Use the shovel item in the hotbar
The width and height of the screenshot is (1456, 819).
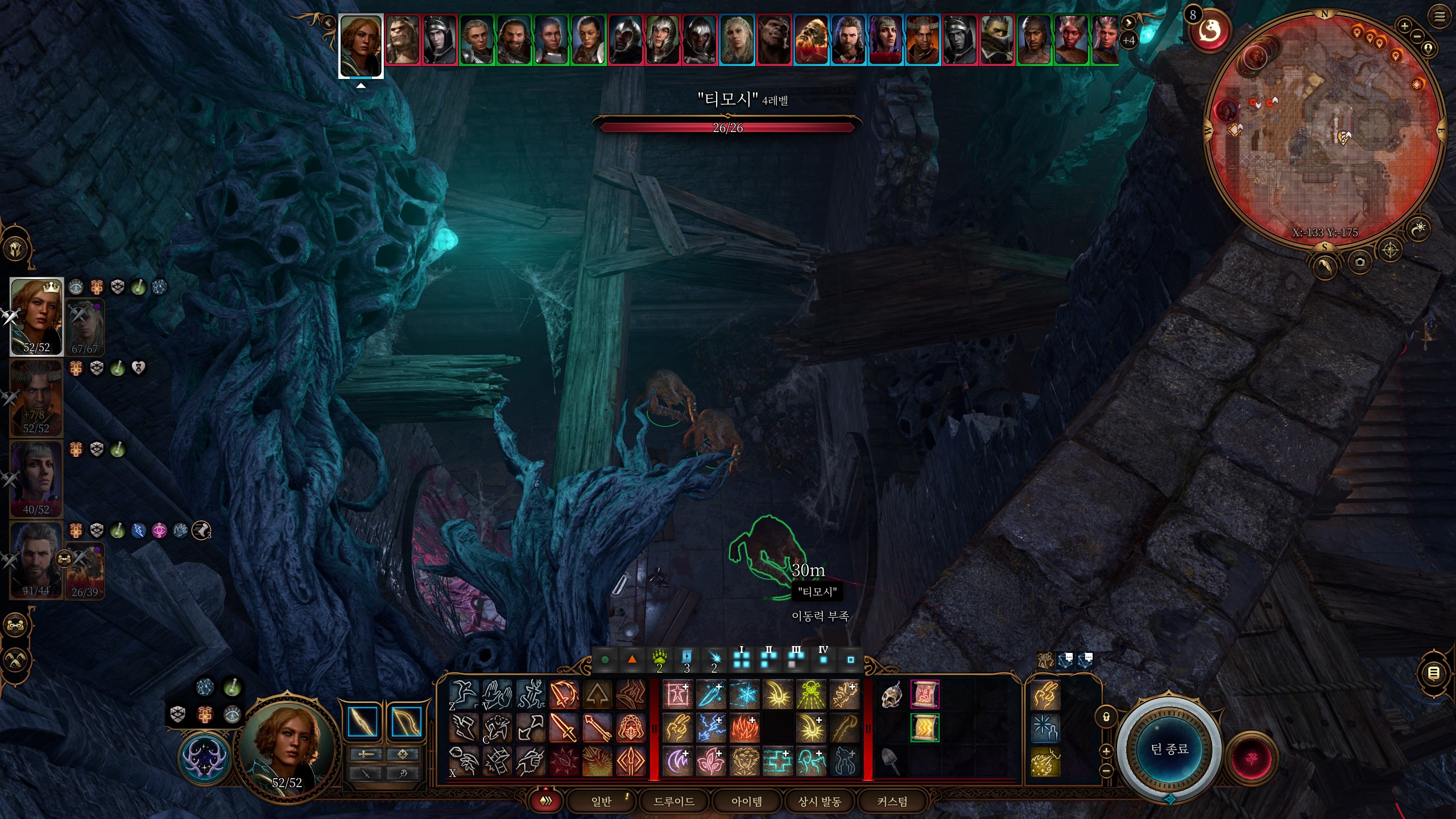click(x=891, y=762)
